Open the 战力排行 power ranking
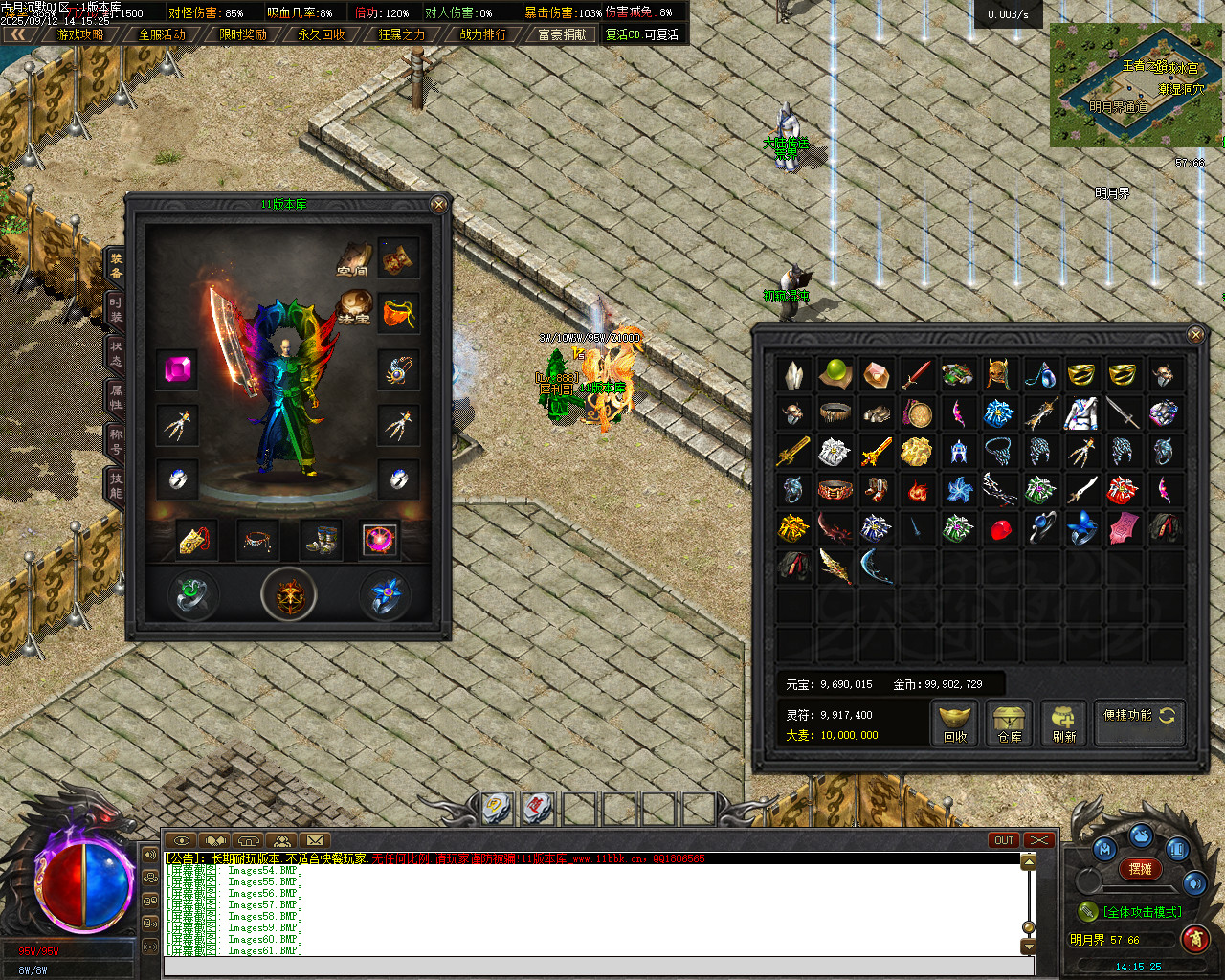 coord(483,34)
